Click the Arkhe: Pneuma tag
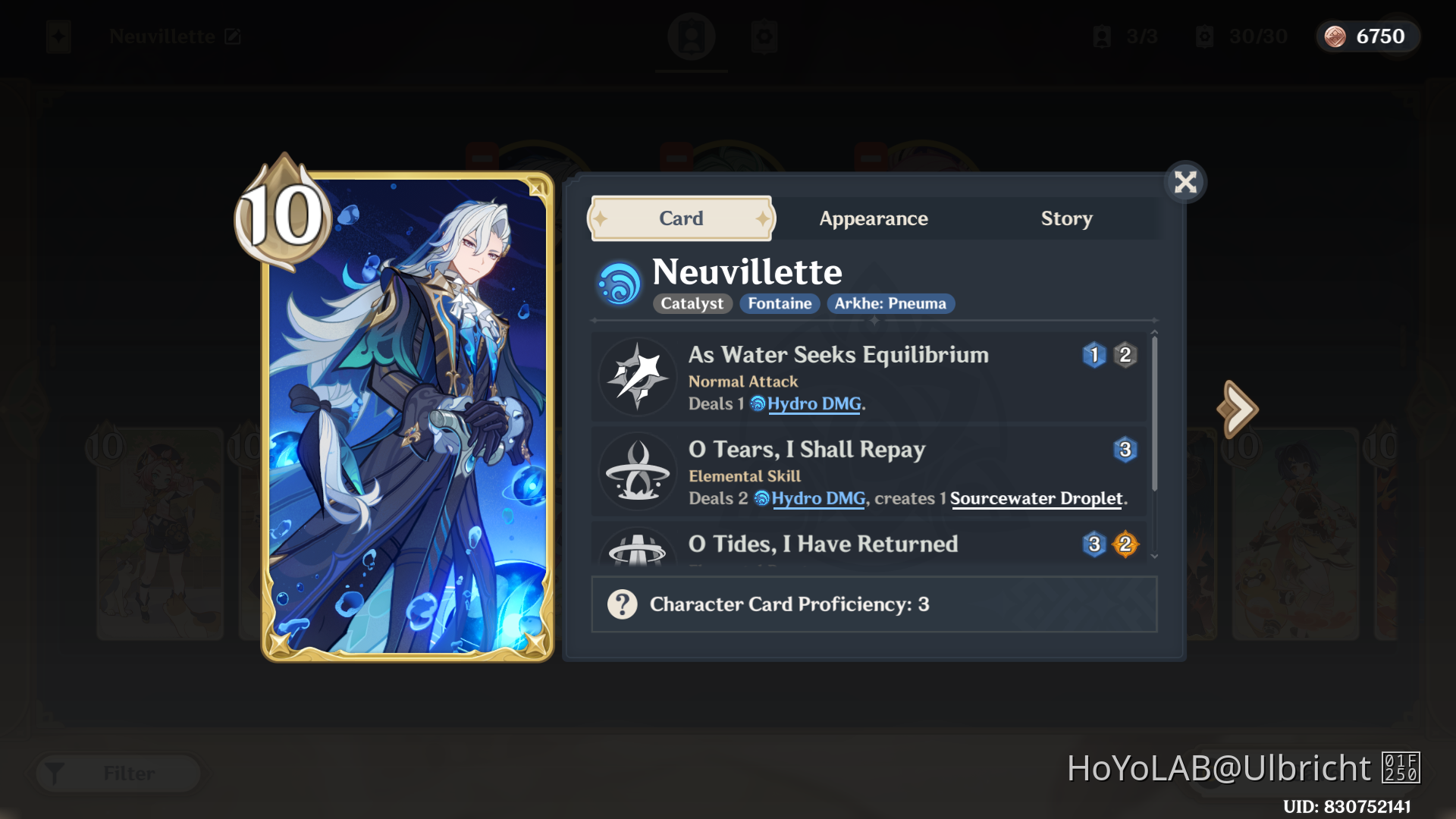 [891, 303]
